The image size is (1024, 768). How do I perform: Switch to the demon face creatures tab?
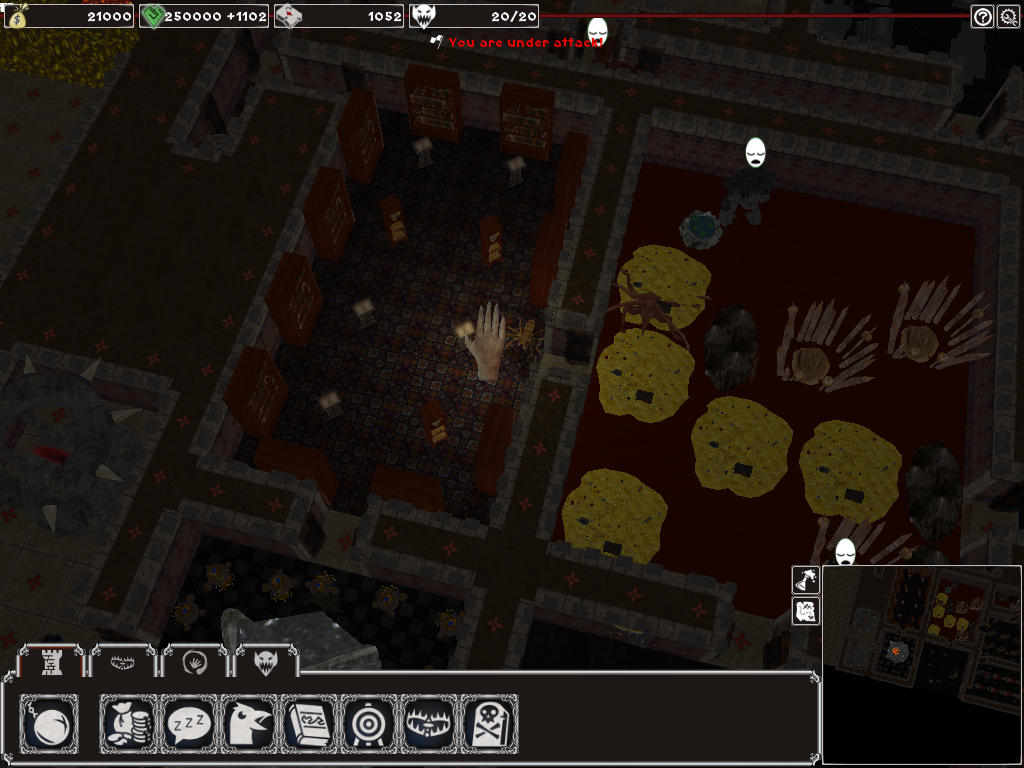coord(267,661)
